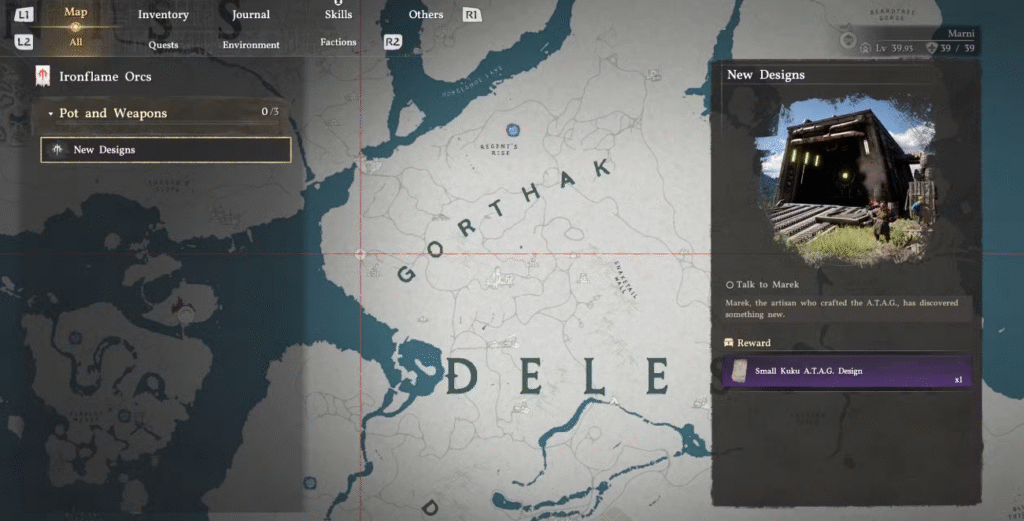The height and width of the screenshot is (521, 1024).
Task: Choose the Environment map filter
Action: [250, 45]
